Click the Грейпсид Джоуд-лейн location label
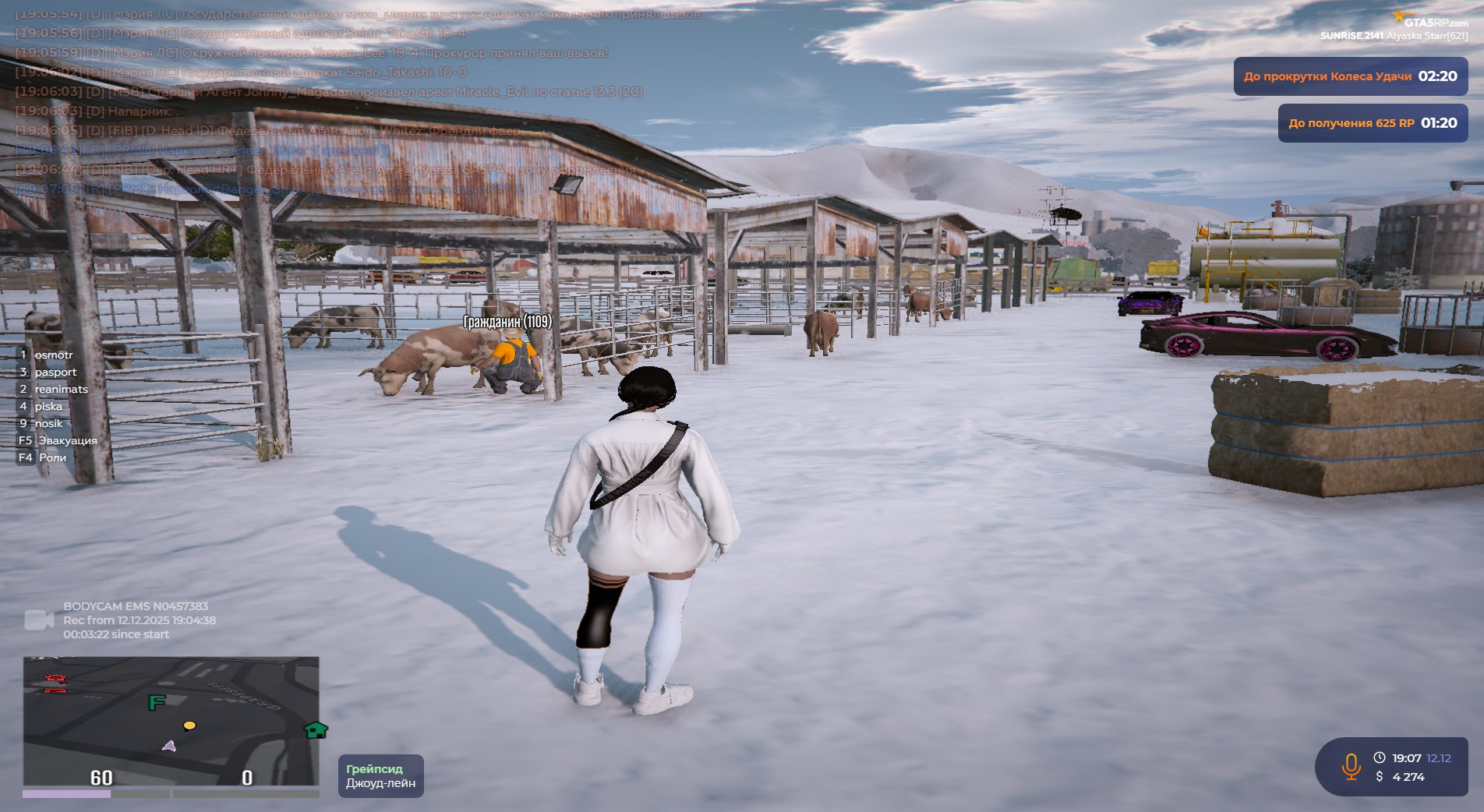 [x=380, y=776]
